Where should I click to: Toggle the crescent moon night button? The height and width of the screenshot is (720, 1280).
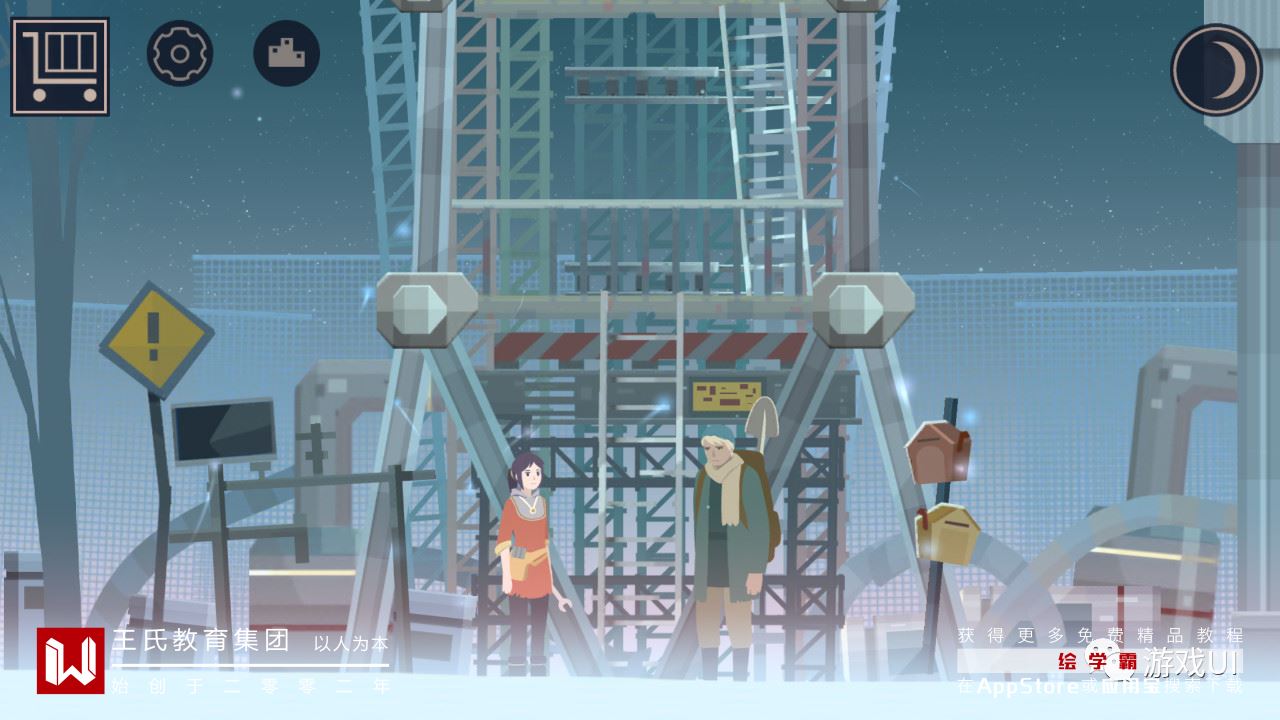[1216, 70]
